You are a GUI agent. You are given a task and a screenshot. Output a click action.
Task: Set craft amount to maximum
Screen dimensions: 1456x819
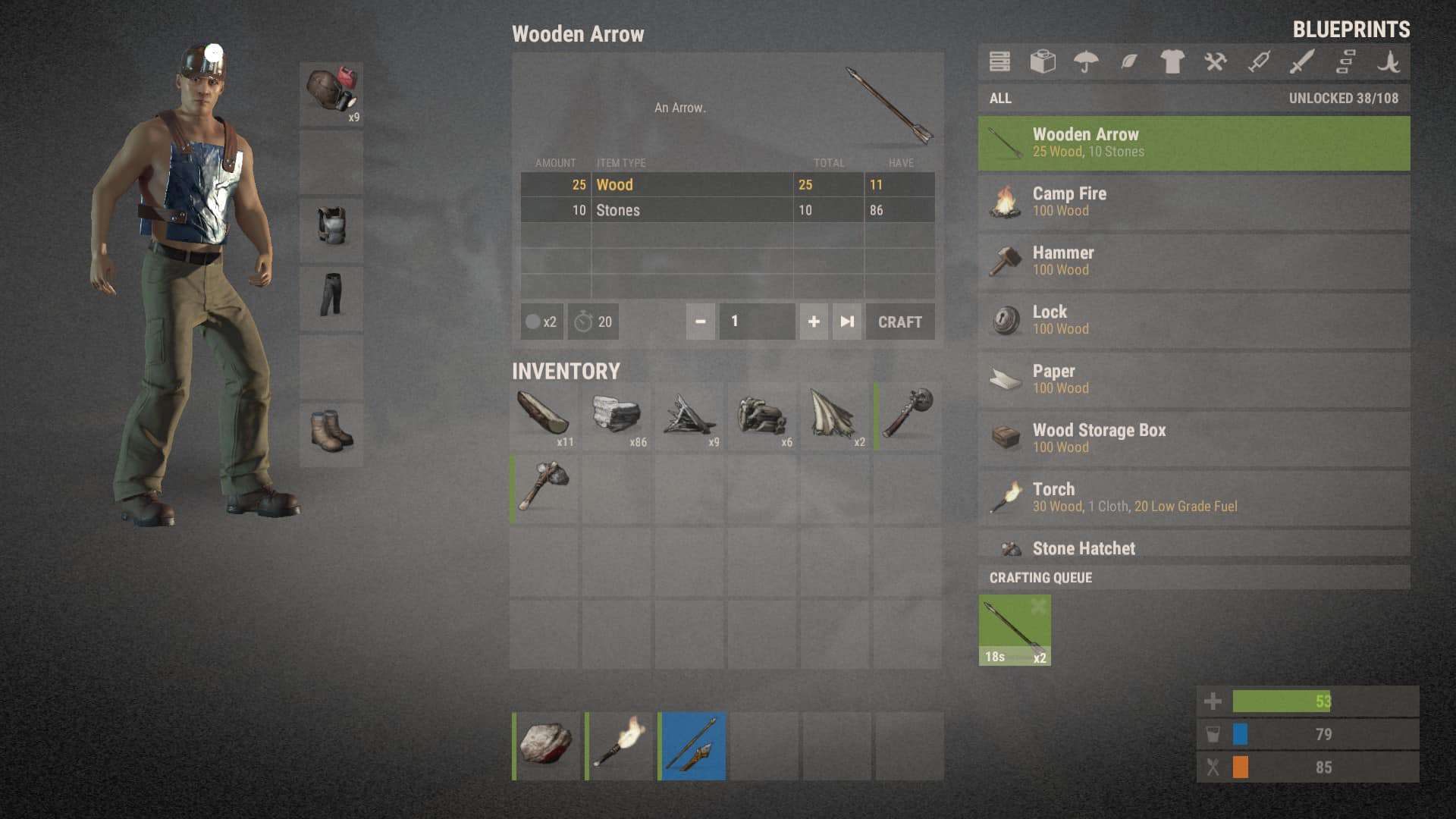pyautogui.click(x=847, y=322)
